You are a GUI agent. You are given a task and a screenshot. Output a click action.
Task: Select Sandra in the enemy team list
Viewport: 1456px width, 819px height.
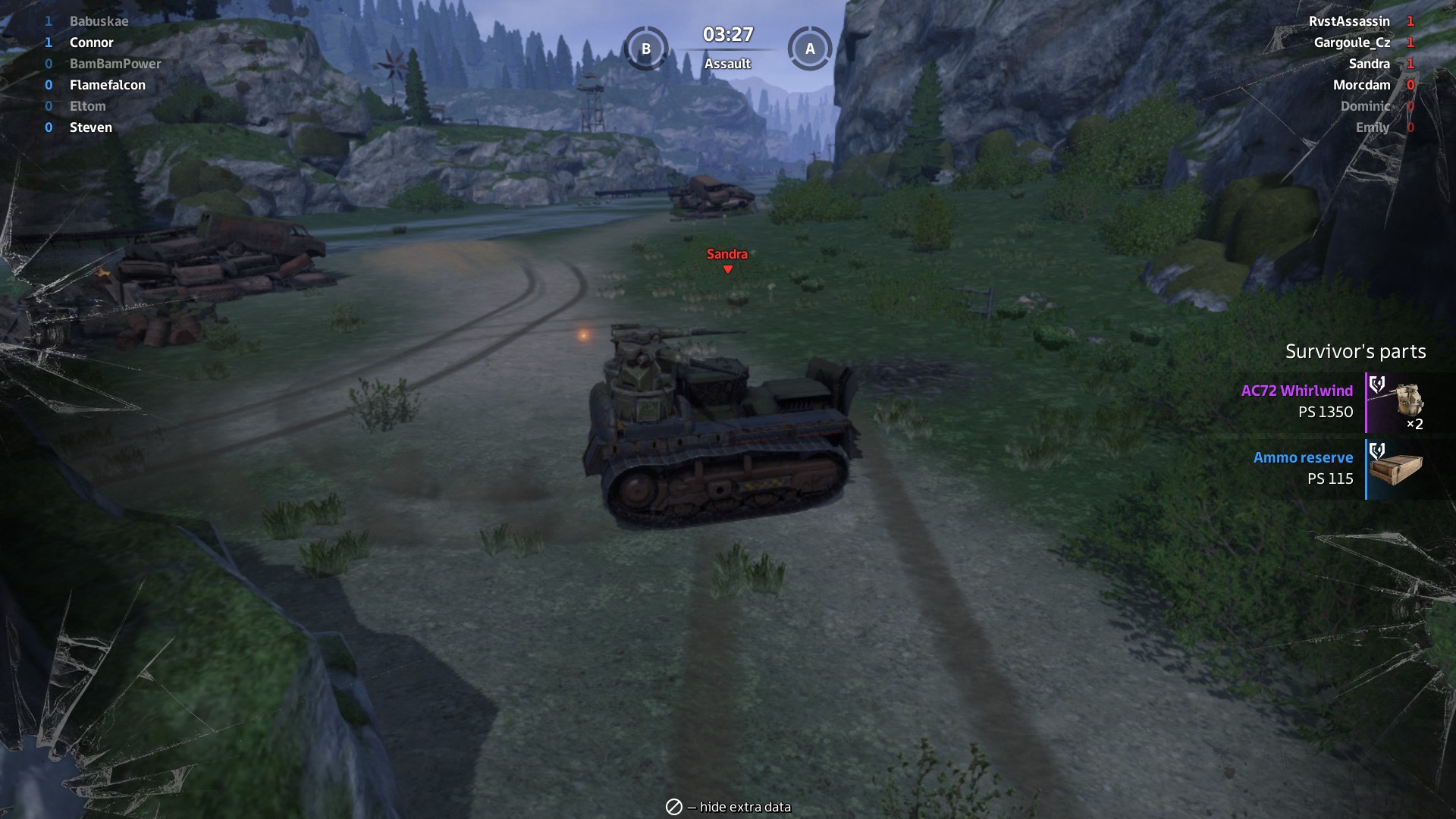coord(1369,64)
